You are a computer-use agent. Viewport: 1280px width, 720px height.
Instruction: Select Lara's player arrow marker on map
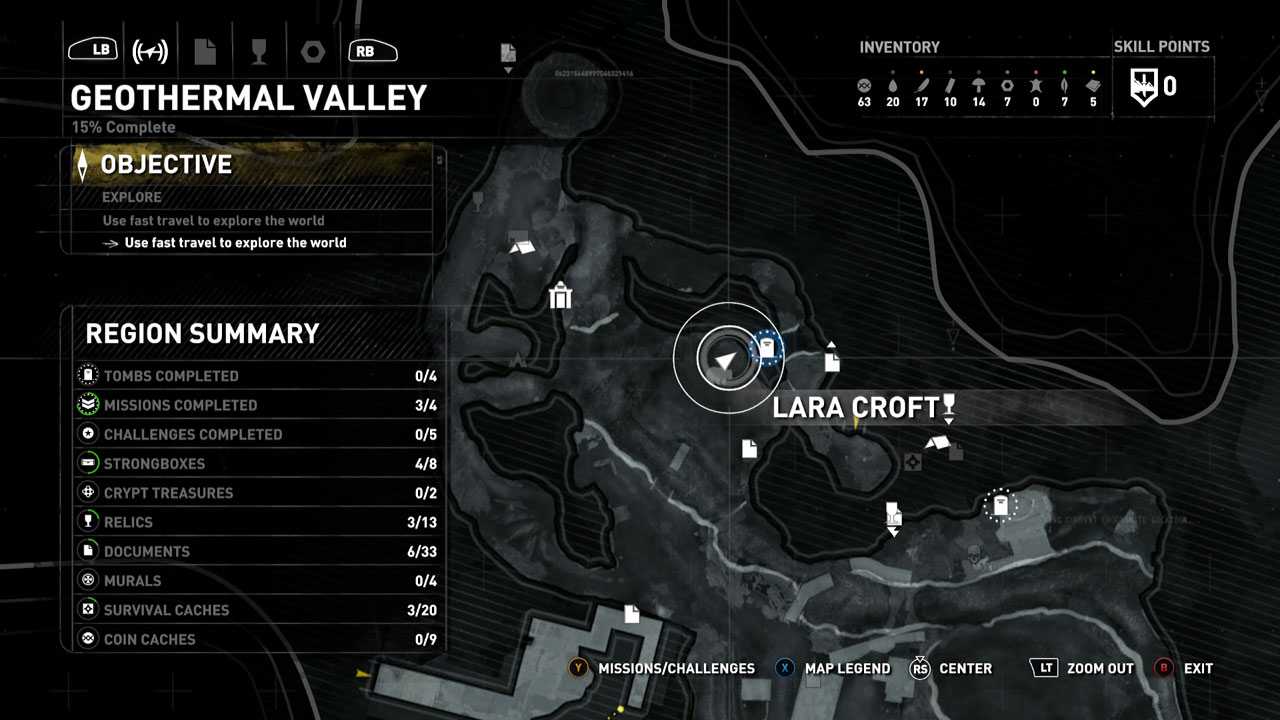(x=727, y=358)
